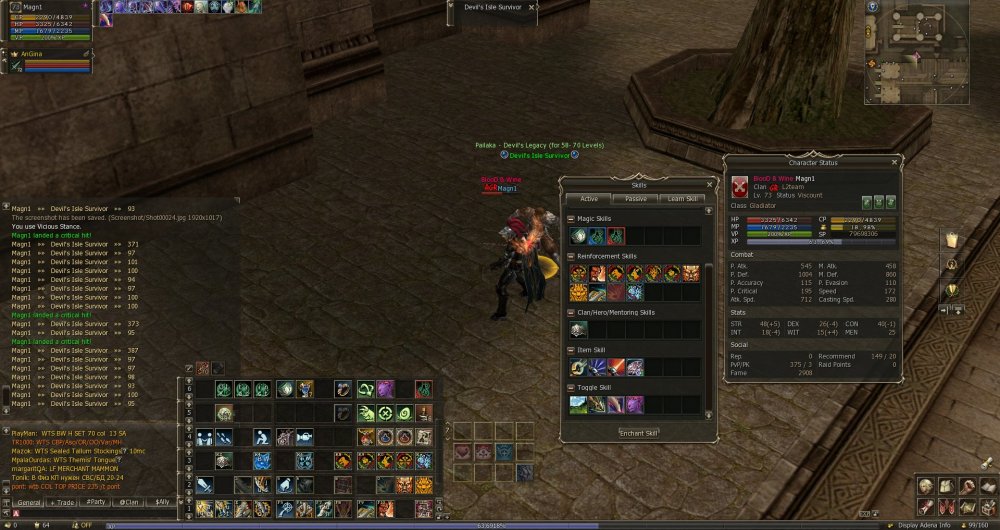The width and height of the screenshot is (1000, 530).
Task: Switch to the General chat tab
Action: click(x=28, y=502)
